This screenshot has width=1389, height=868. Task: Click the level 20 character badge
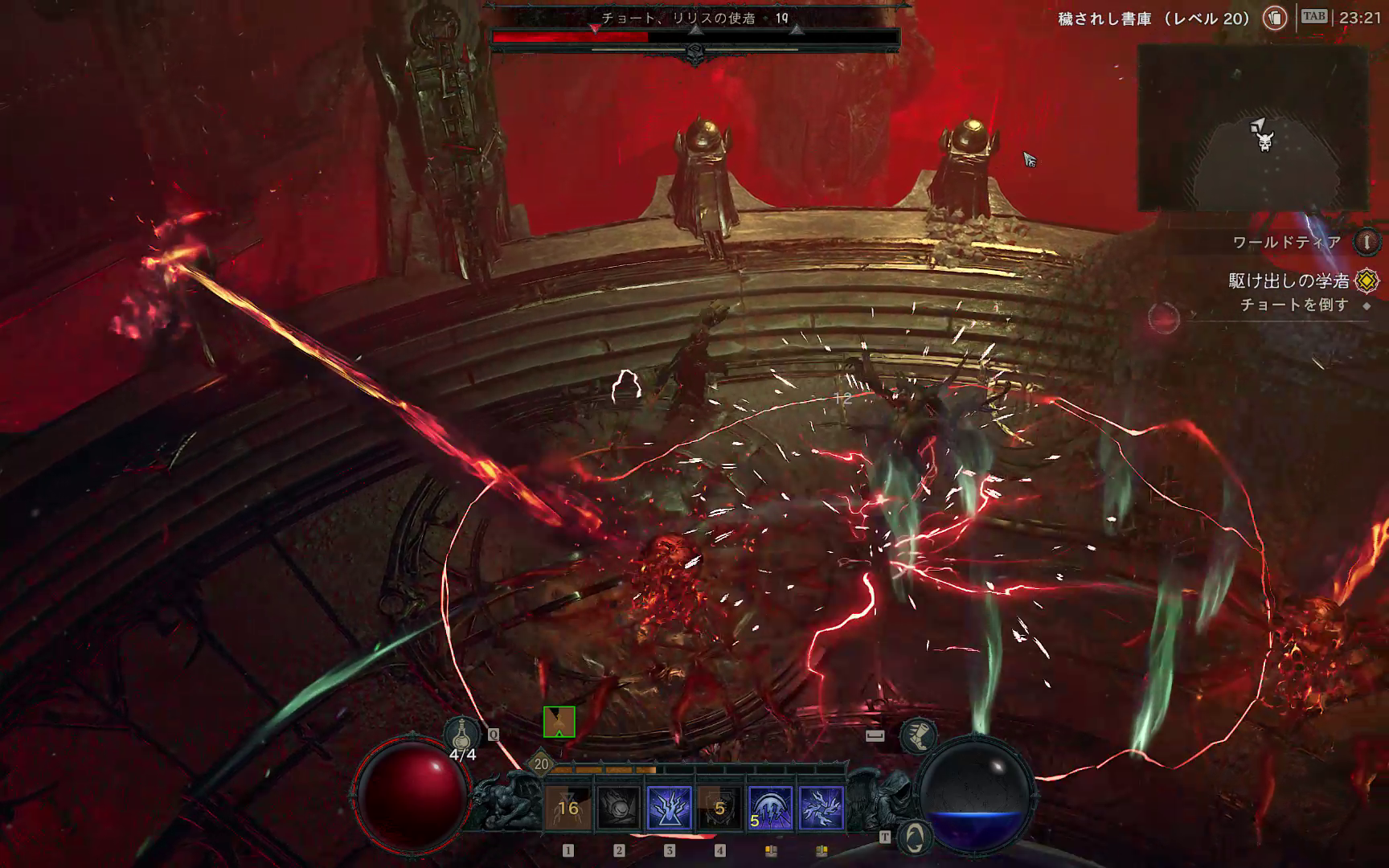point(541,764)
